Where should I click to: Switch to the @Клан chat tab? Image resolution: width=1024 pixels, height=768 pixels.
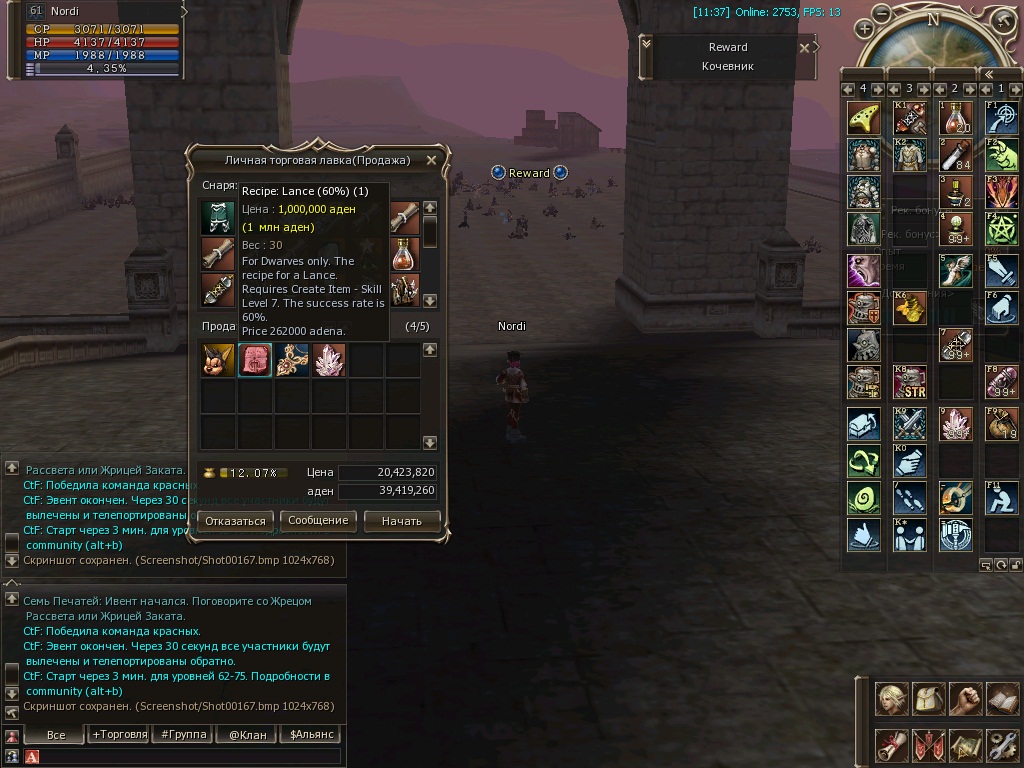(247, 734)
